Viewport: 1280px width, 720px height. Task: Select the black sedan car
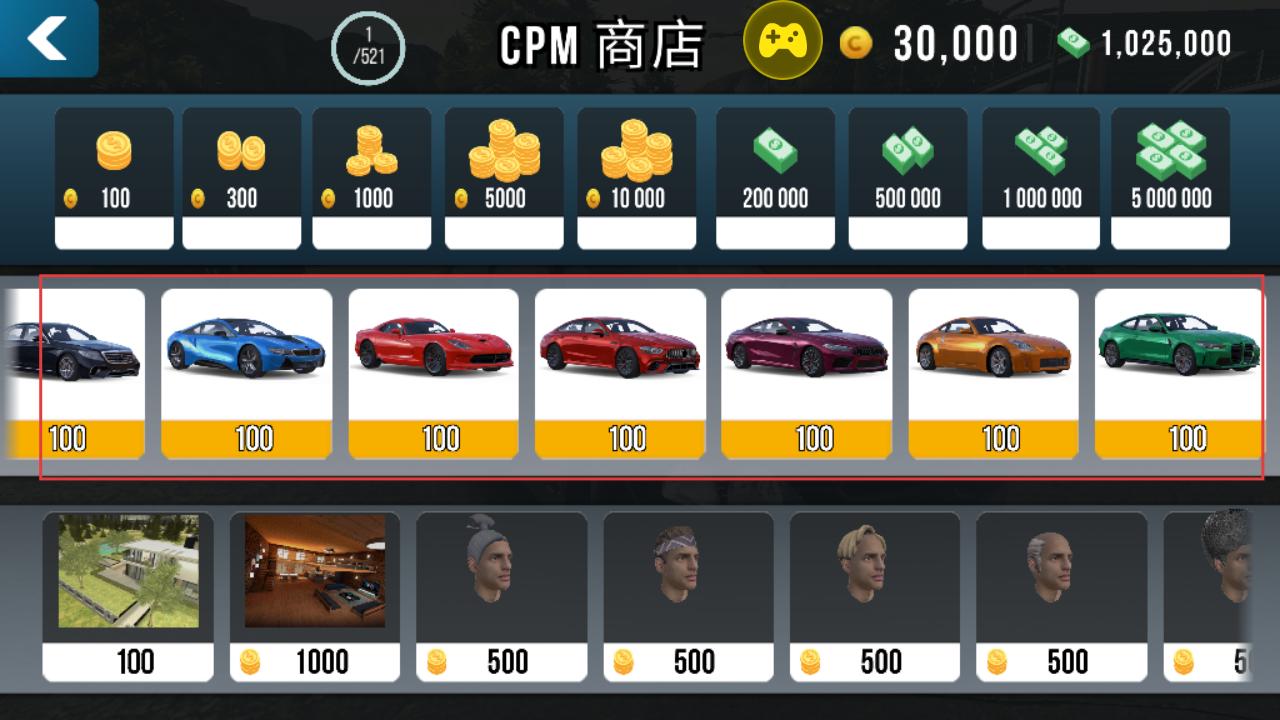click(75, 373)
